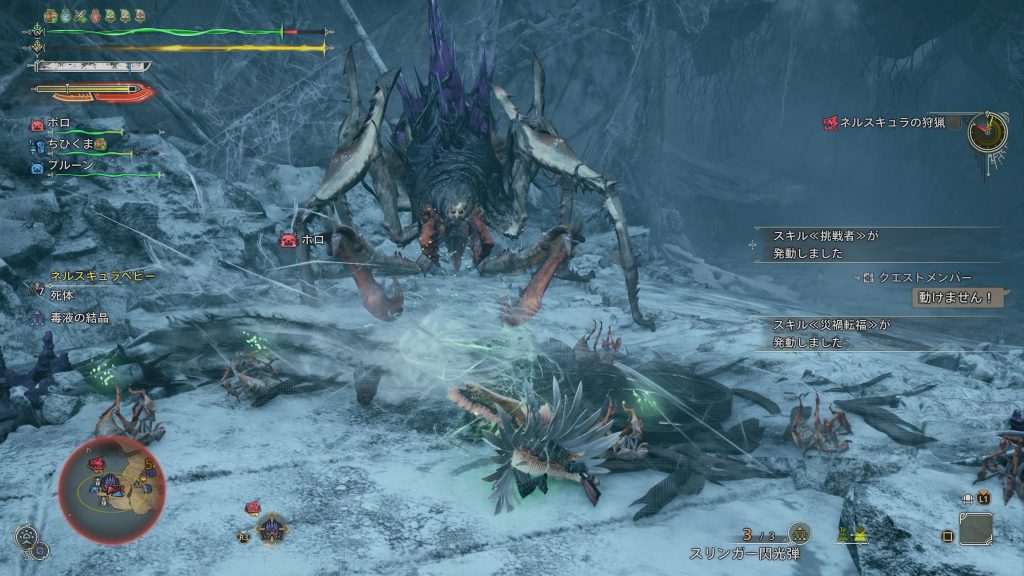Click the 動けません! chat message bubble
The image size is (1024, 576).
click(x=958, y=297)
